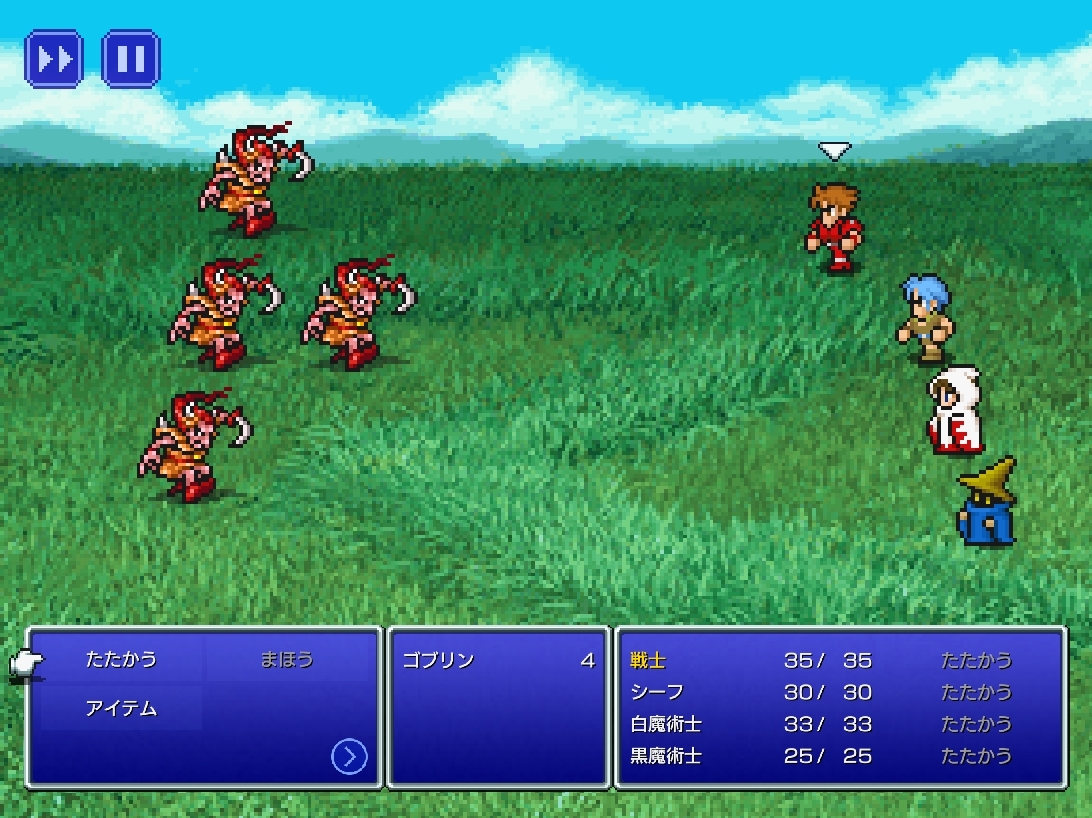
Task: Select the アイテム command
Action: (121, 709)
